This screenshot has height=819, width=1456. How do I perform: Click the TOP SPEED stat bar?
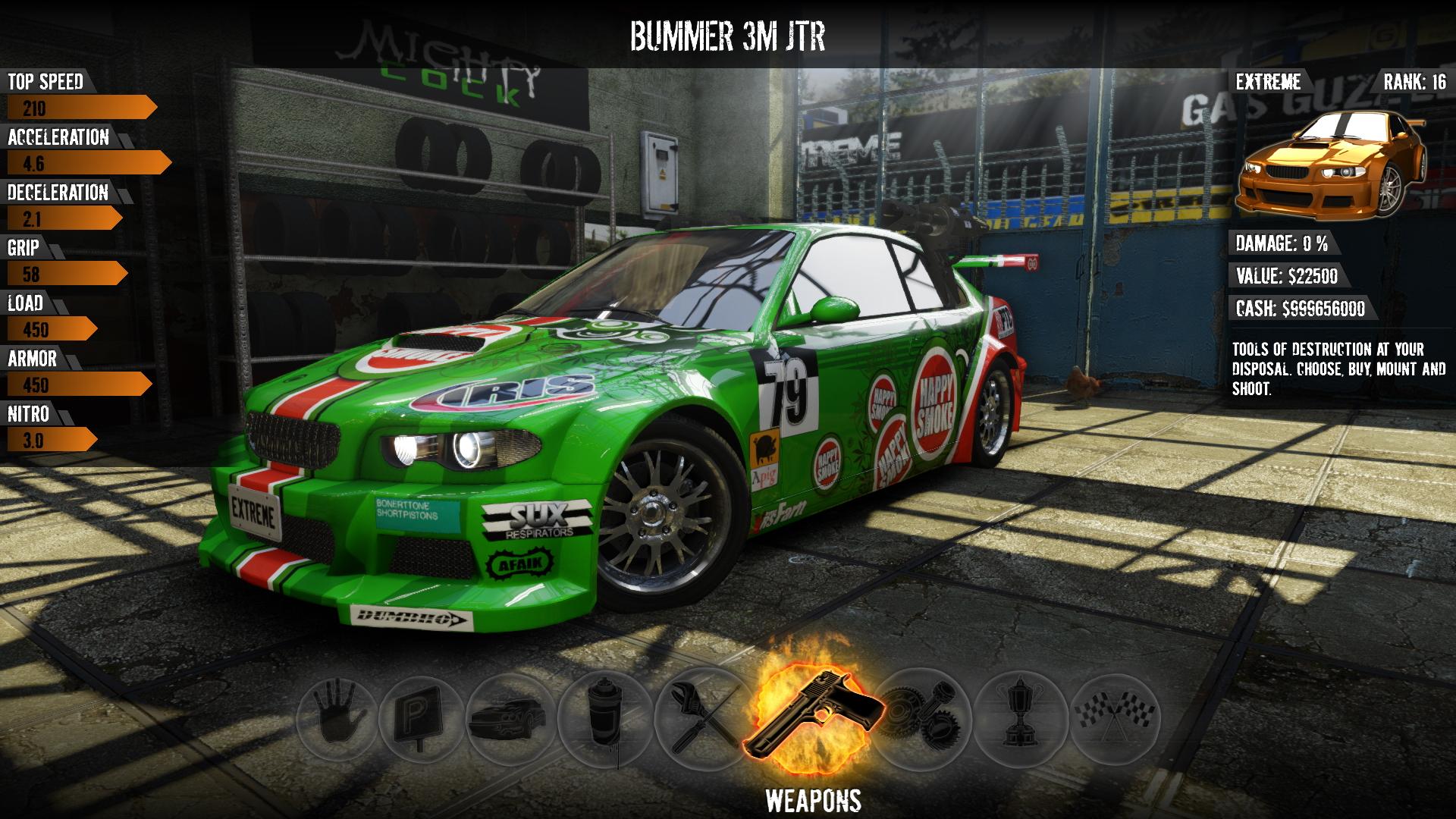coord(76,106)
